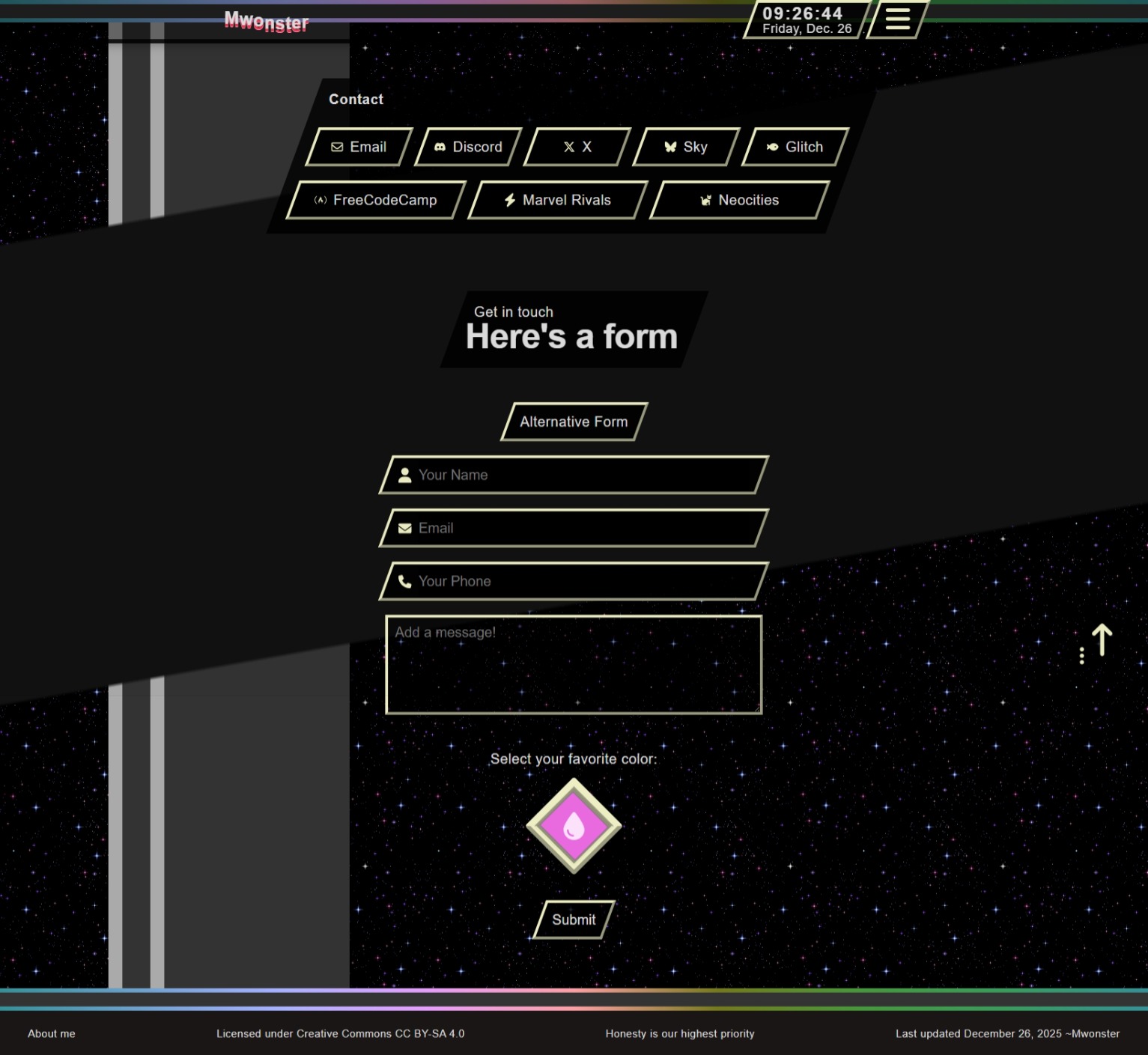Image resolution: width=1148 pixels, height=1055 pixels.
Task: Open the Glitch profile link
Action: pyautogui.click(x=795, y=147)
